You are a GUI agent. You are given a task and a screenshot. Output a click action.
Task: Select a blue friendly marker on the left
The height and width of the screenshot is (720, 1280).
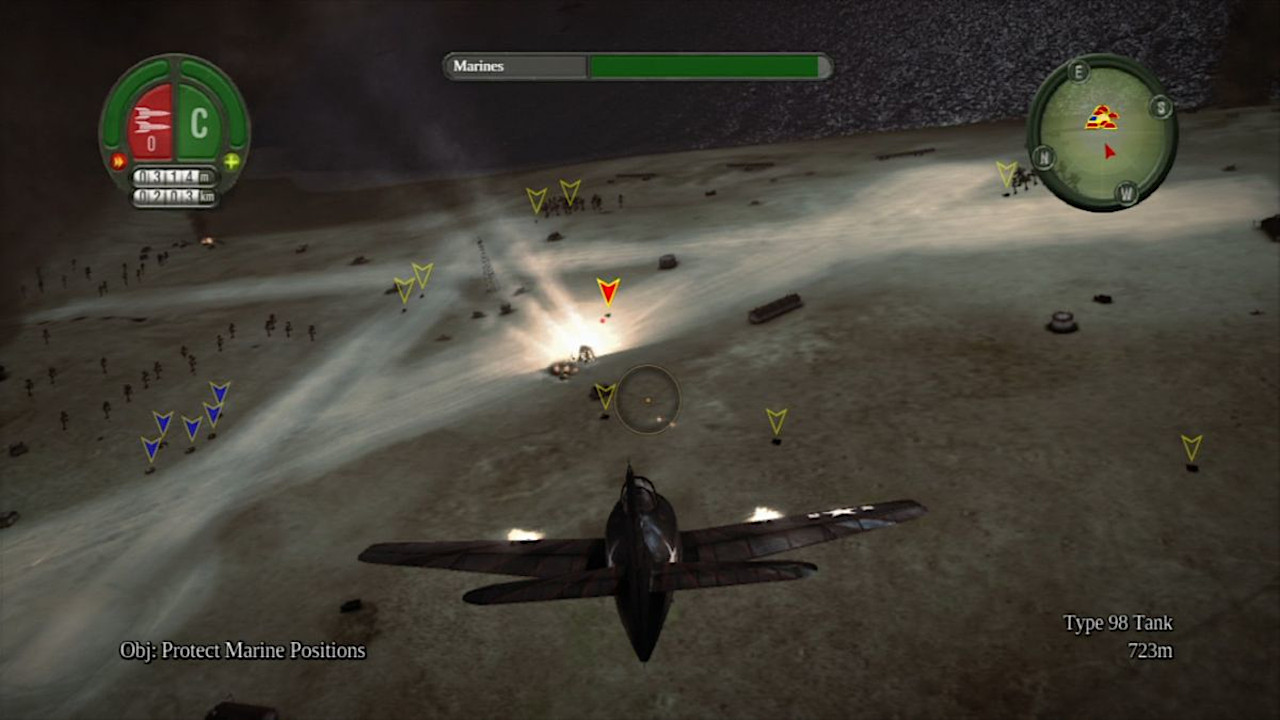click(x=160, y=425)
